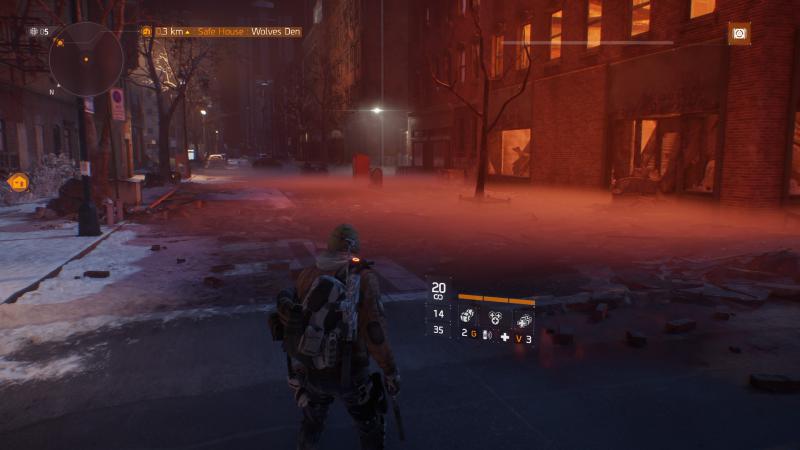Click the orange agent icon in the top-right corner

pos(739,33)
